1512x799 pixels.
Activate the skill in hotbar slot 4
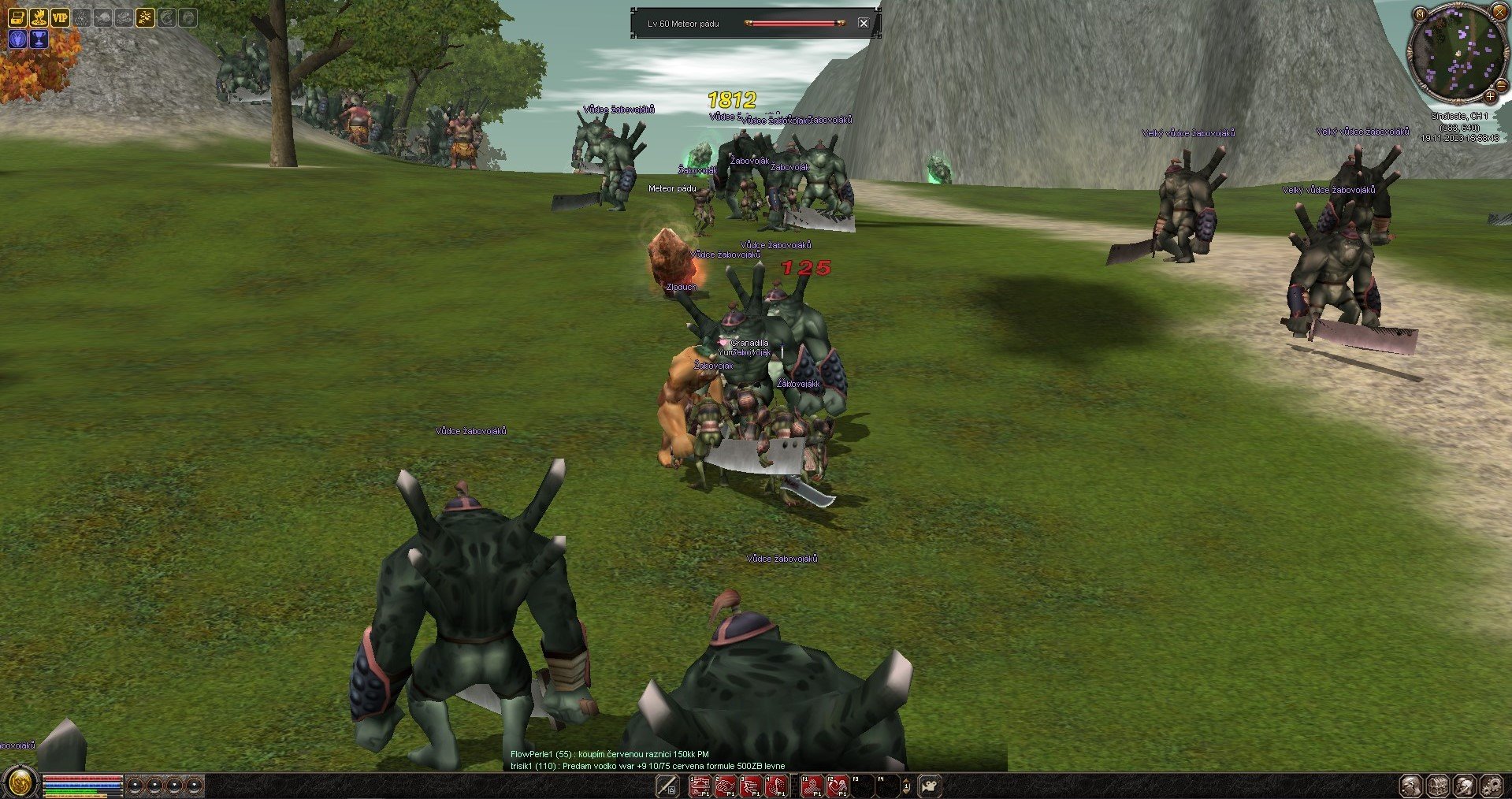point(778,786)
